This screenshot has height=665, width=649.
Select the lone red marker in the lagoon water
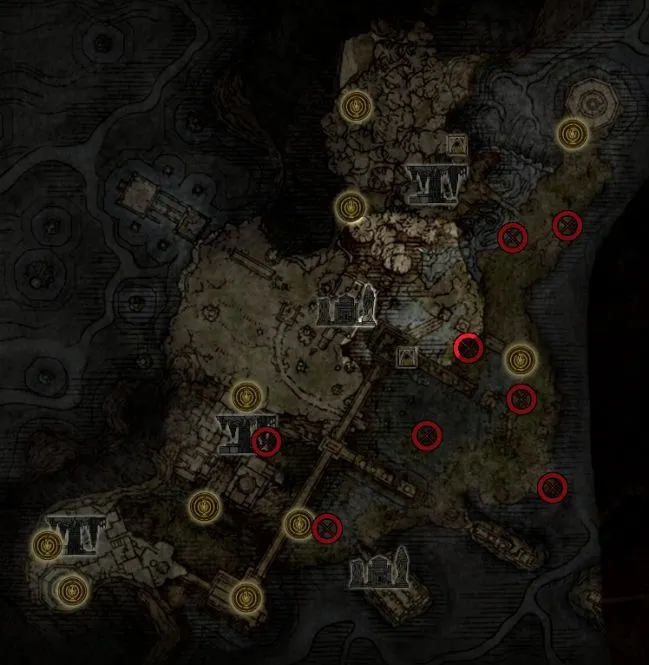[x=427, y=434]
